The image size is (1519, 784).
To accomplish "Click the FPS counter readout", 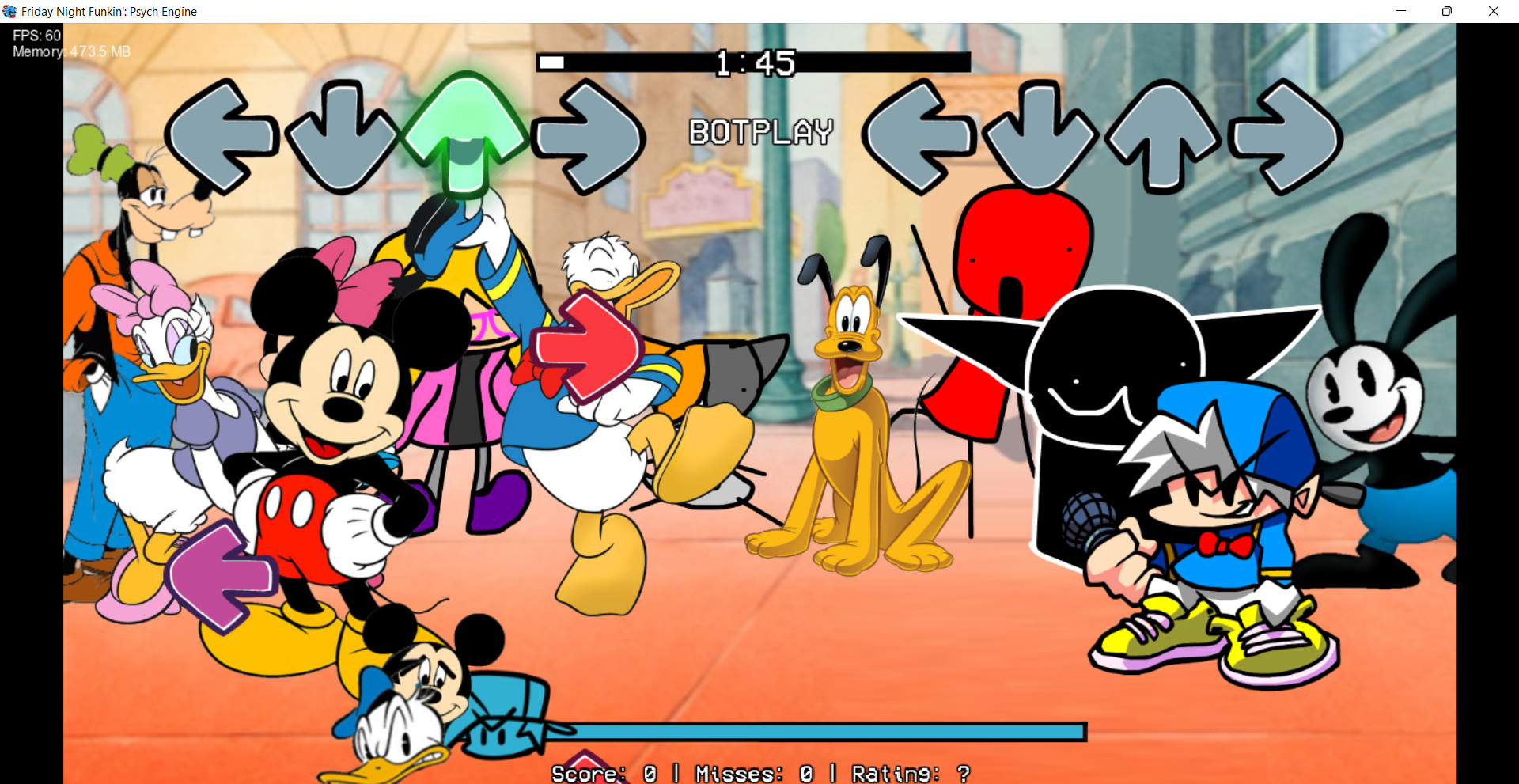I will pyautogui.click(x=36, y=35).
